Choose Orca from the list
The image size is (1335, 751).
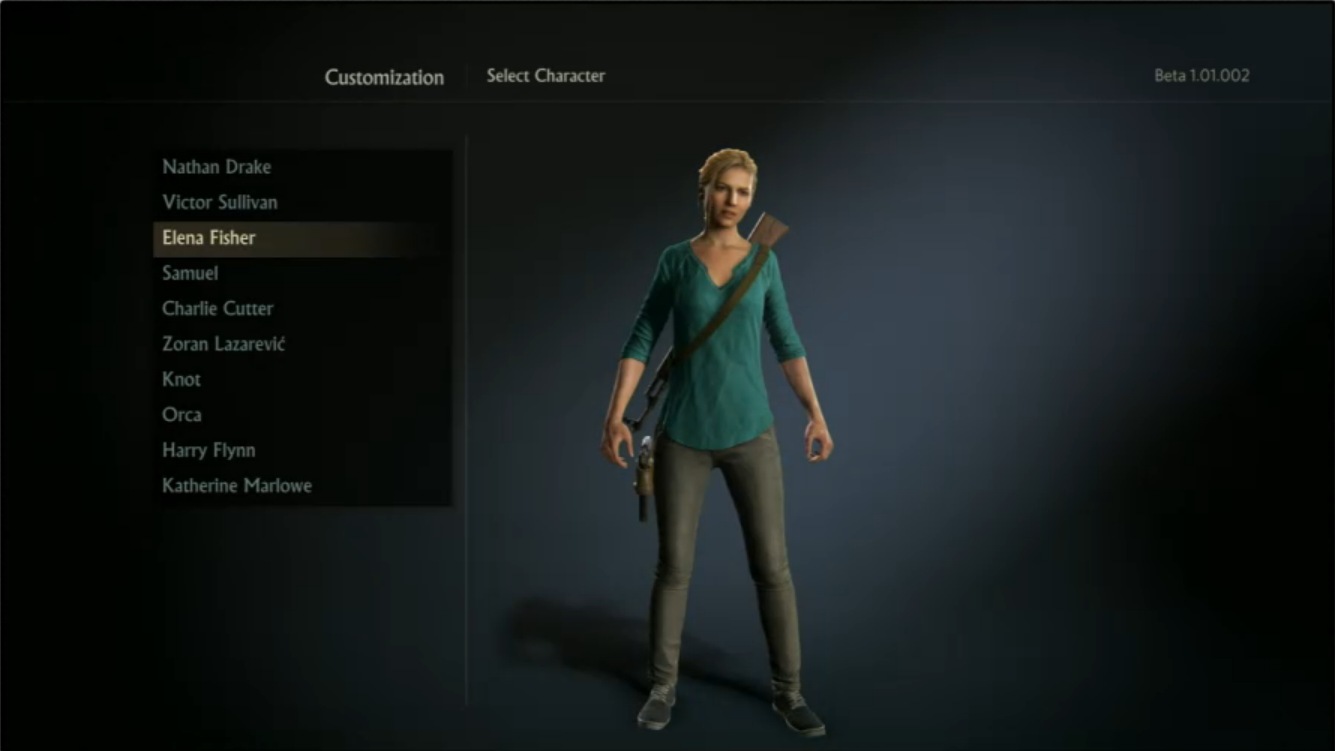pyautogui.click(x=181, y=415)
